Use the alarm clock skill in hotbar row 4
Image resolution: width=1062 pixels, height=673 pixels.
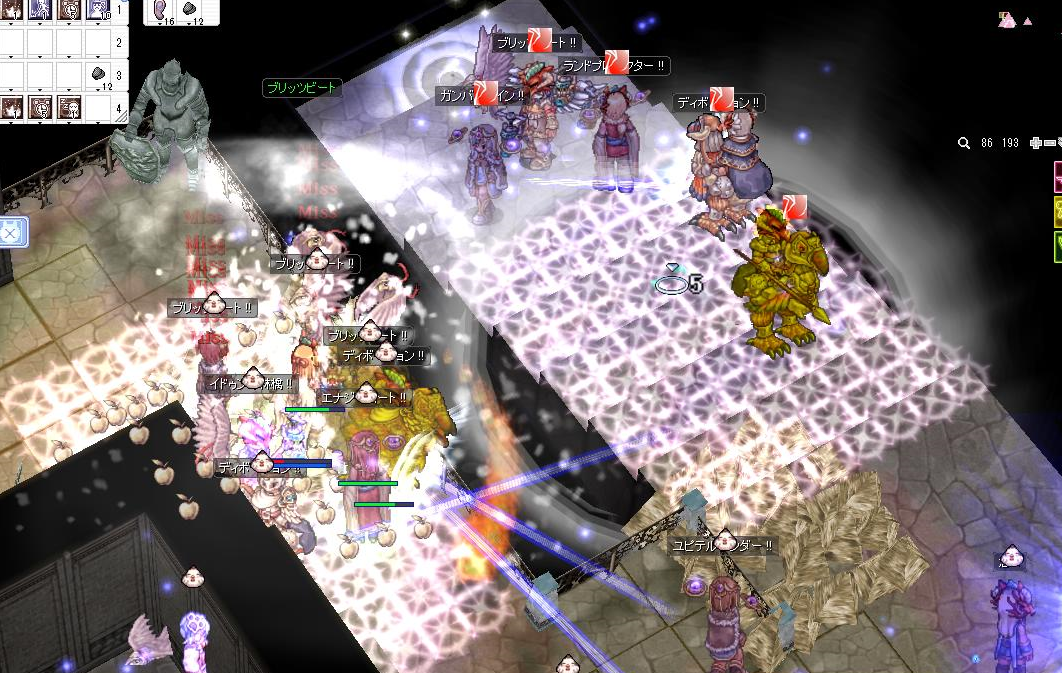[42, 106]
